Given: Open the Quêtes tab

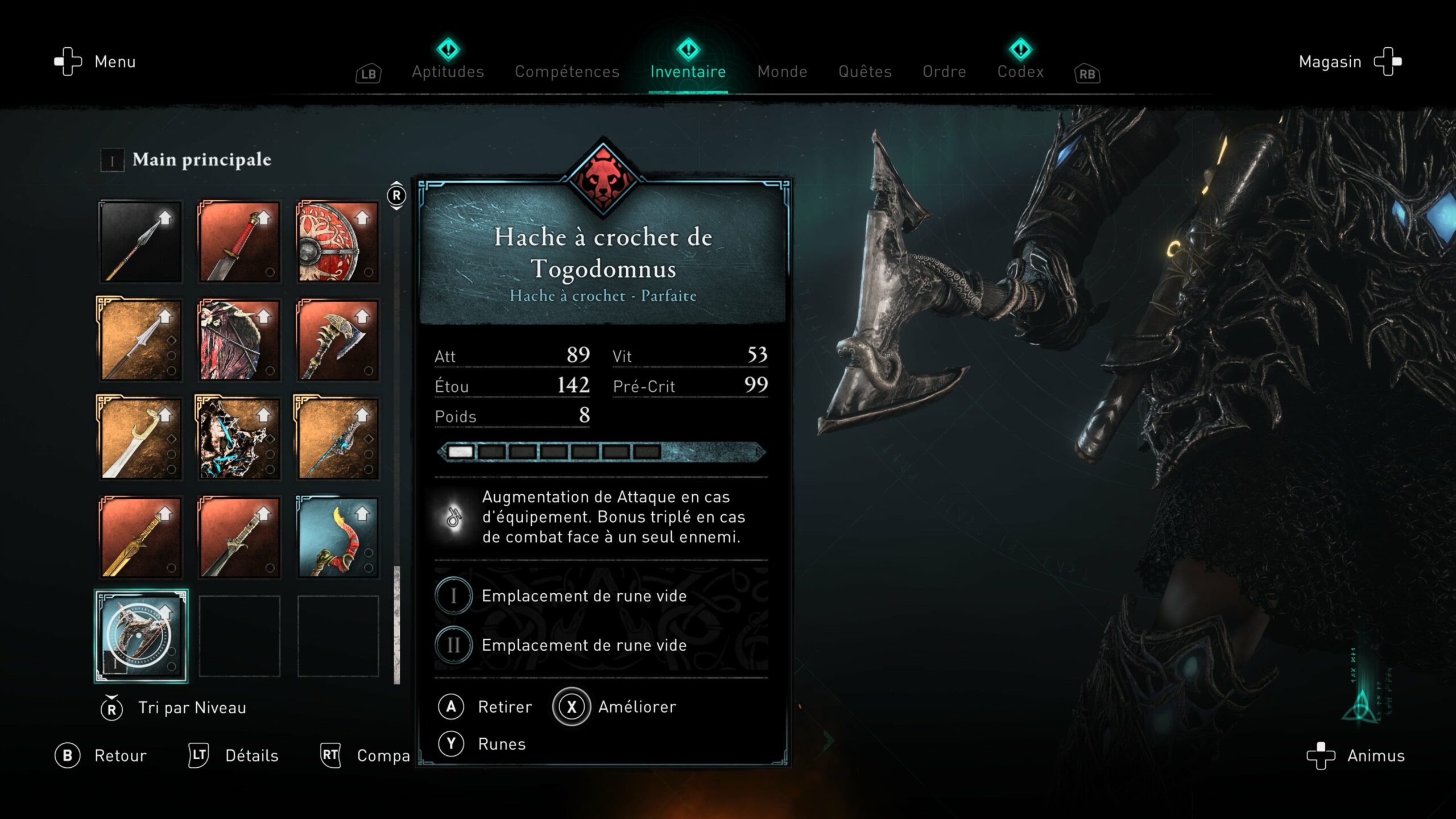Looking at the screenshot, I should coord(864,72).
